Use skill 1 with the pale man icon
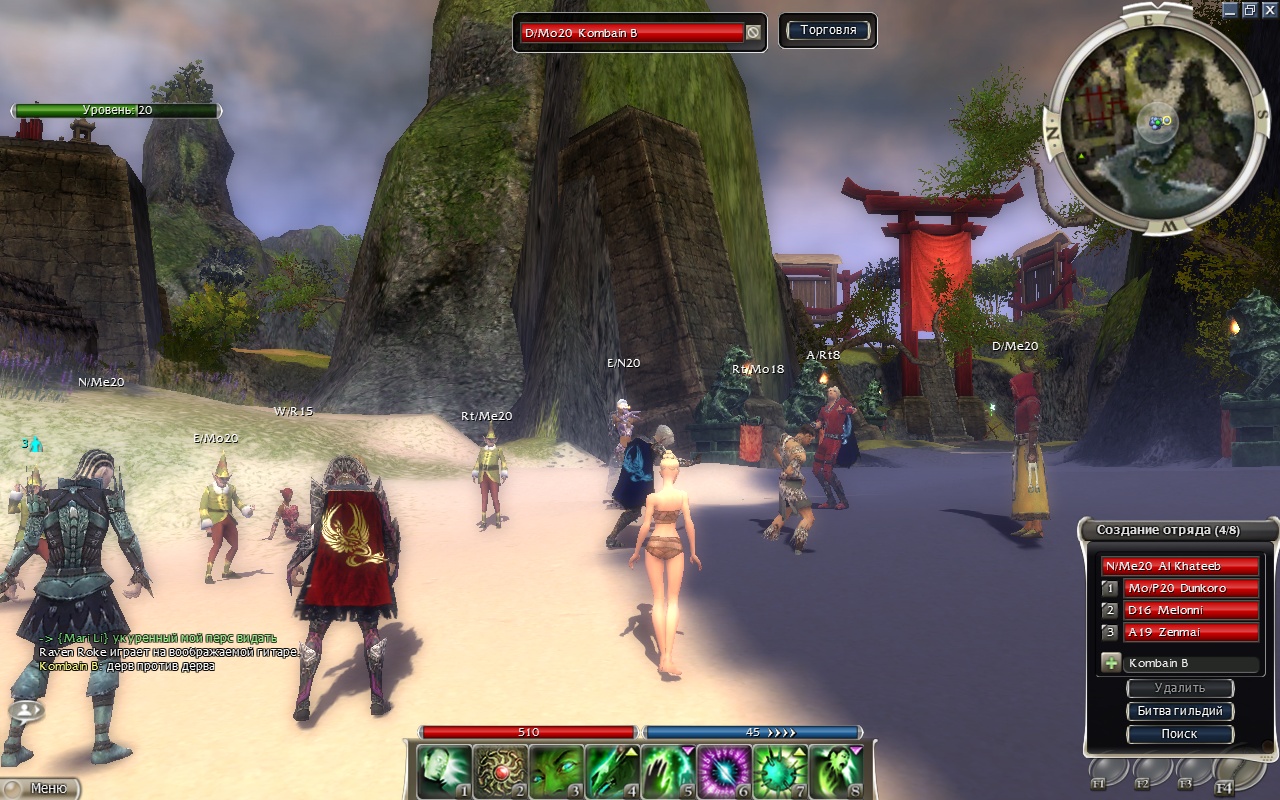 point(443,771)
